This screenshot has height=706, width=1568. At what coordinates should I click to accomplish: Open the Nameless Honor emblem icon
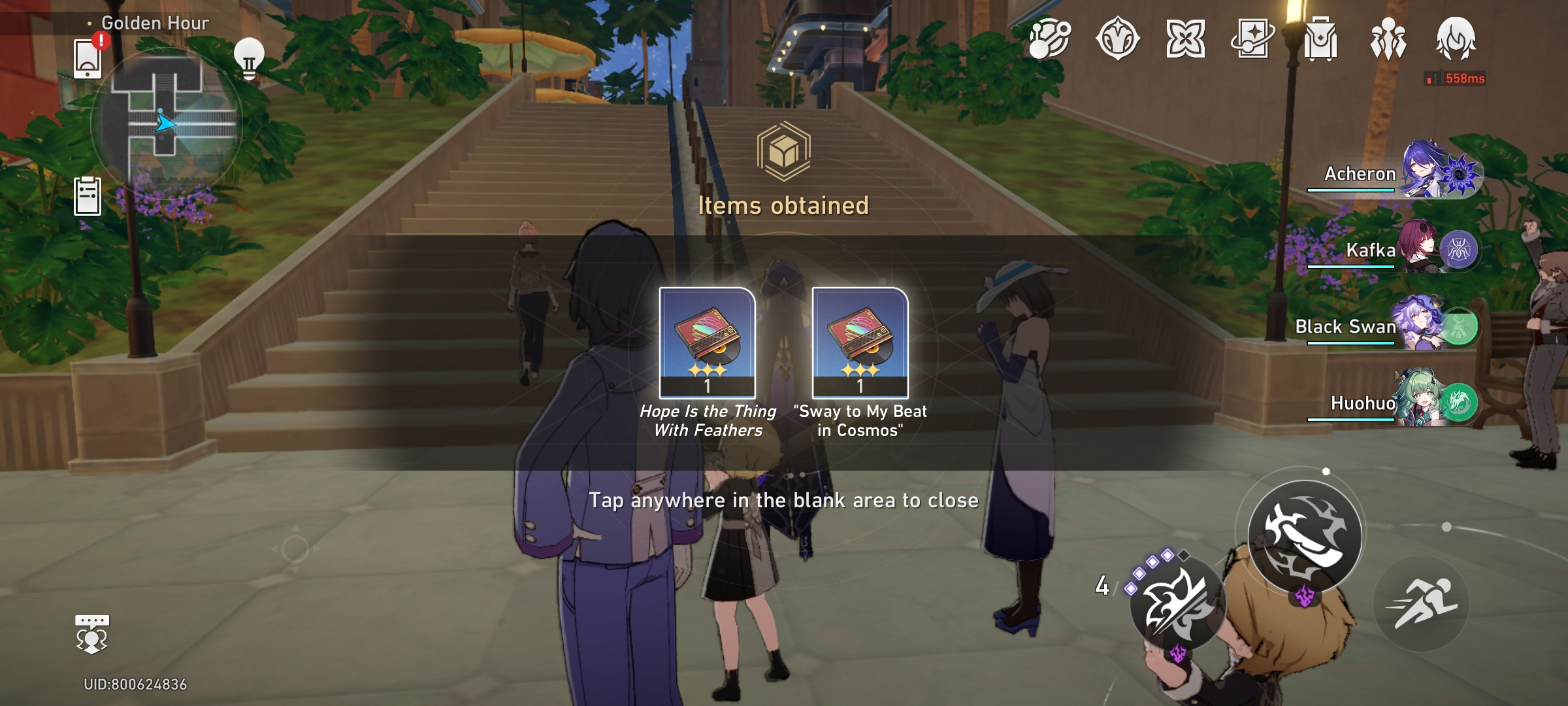1120,39
